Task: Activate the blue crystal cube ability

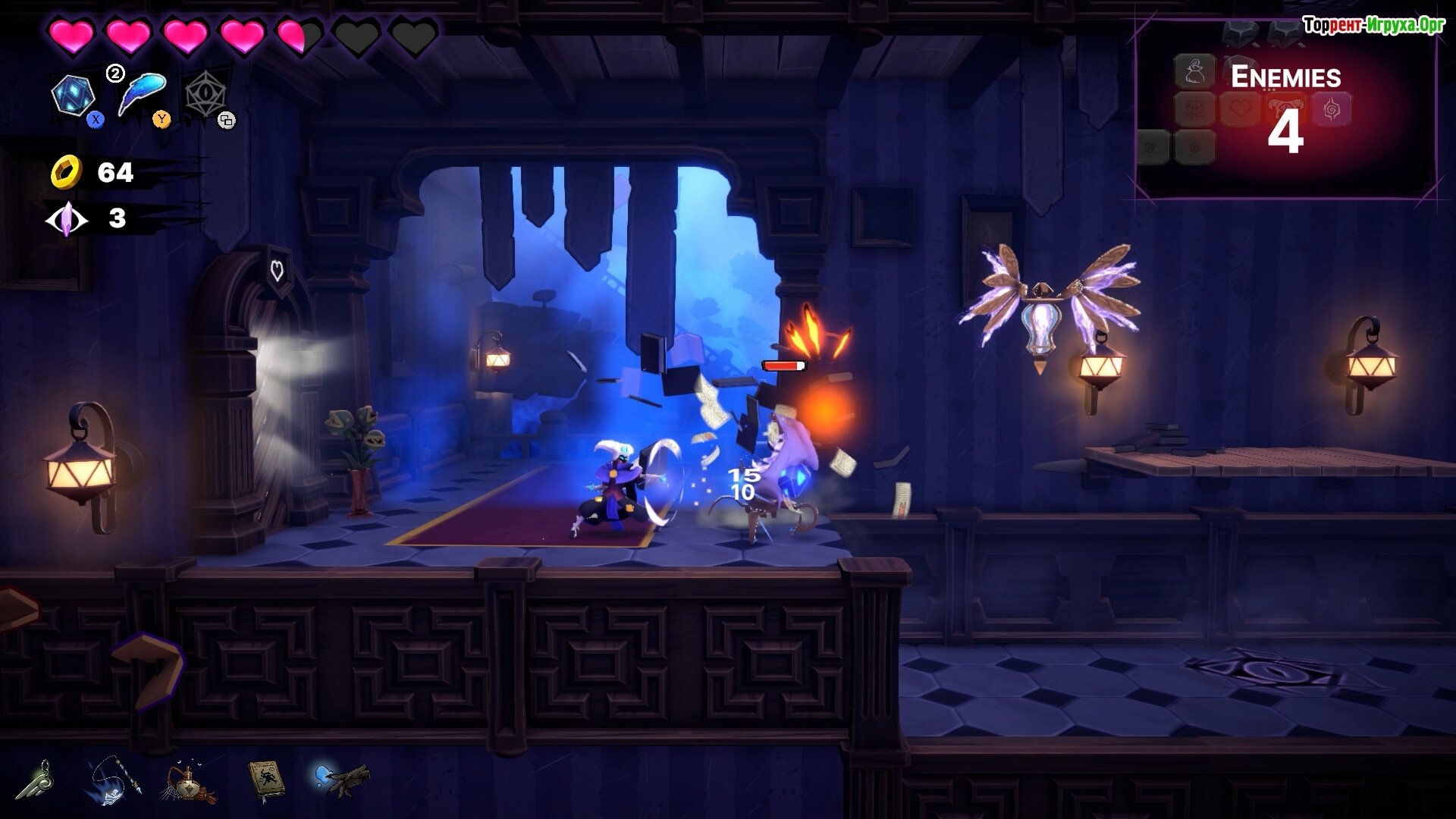Action: point(73,96)
